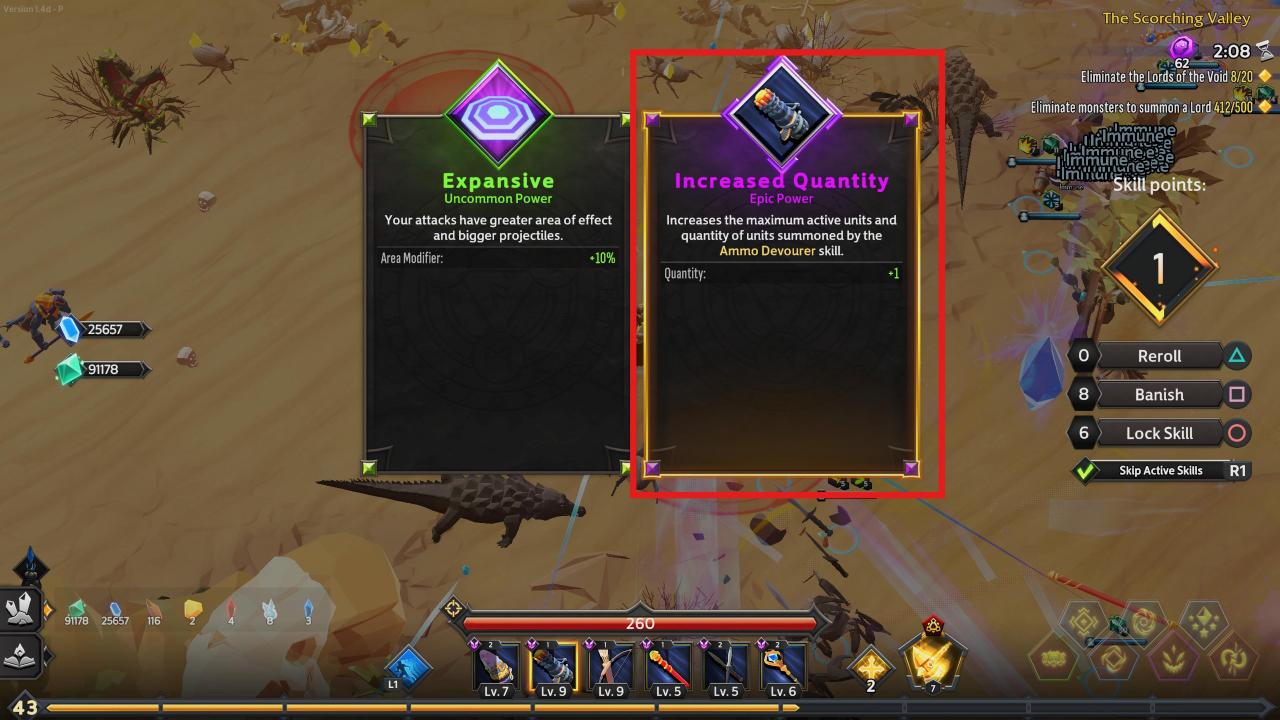This screenshot has height=720, width=1280.
Task: Activate the blue dash ability icon
Action: click(409, 668)
